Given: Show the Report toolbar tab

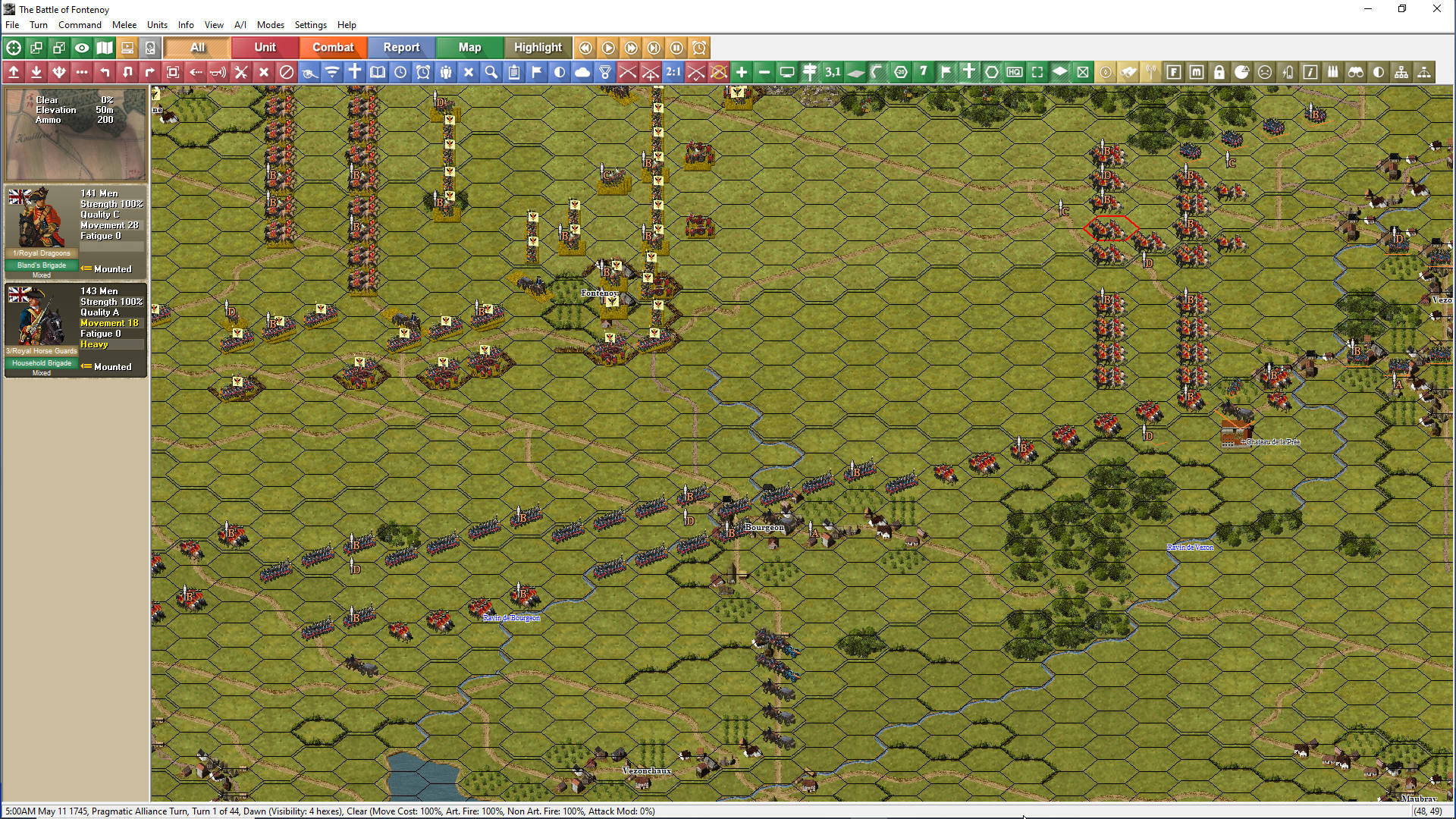Looking at the screenshot, I should point(401,47).
